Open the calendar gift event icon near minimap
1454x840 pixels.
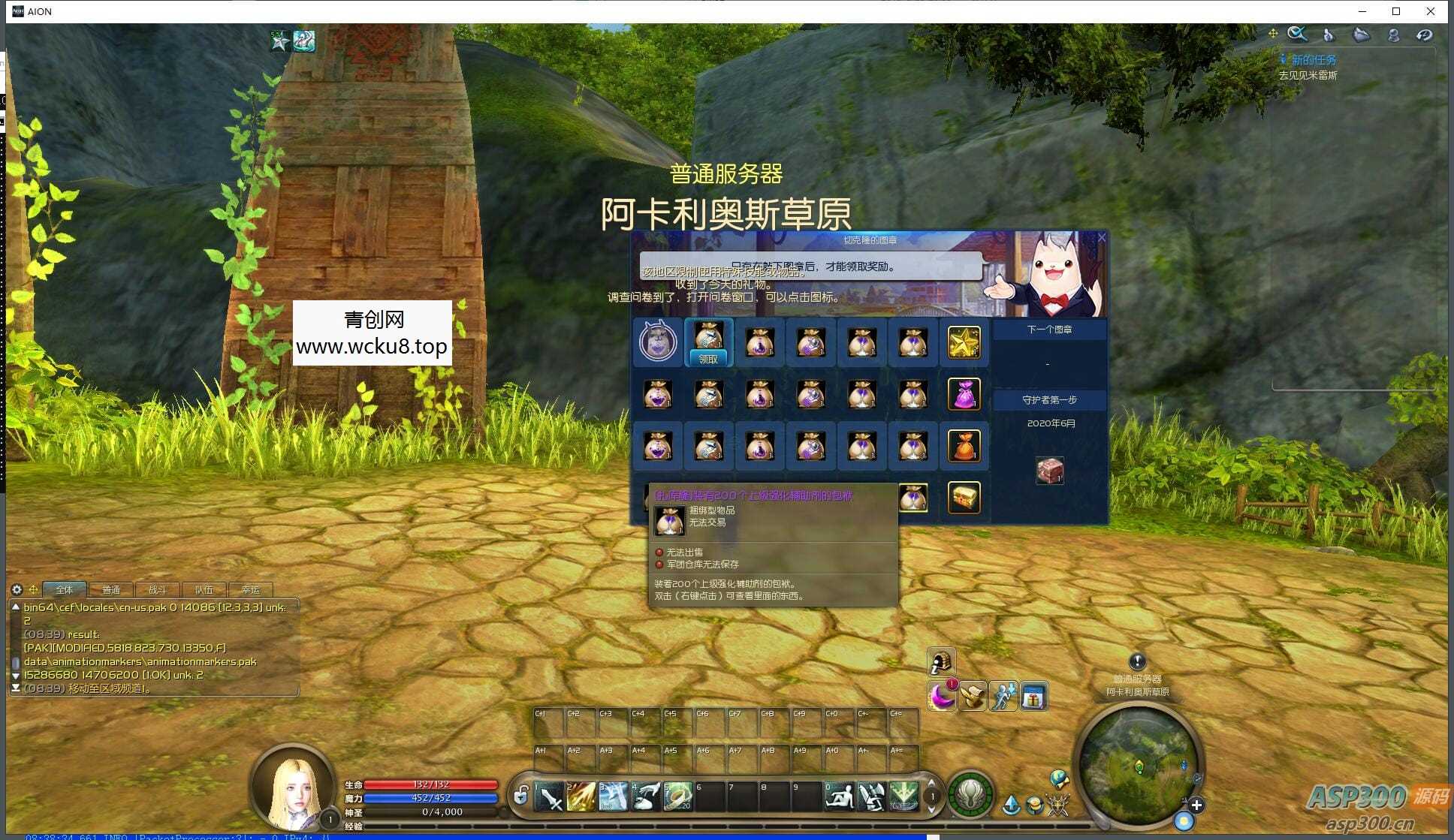(x=1033, y=697)
